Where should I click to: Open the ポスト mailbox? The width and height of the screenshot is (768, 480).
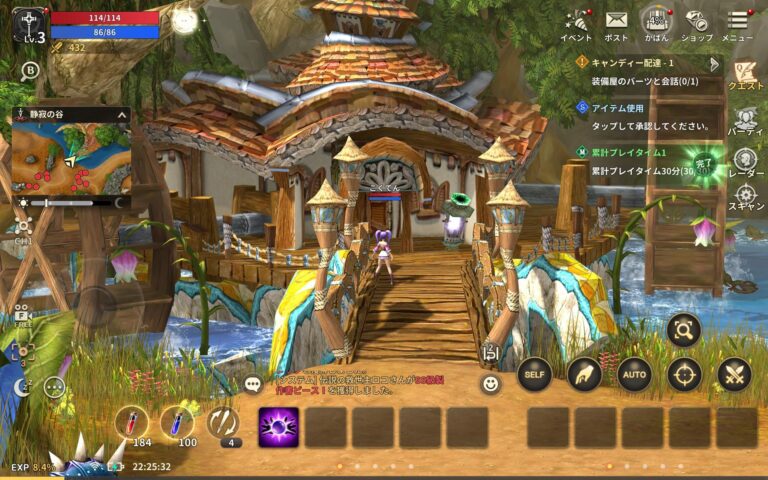click(x=616, y=22)
